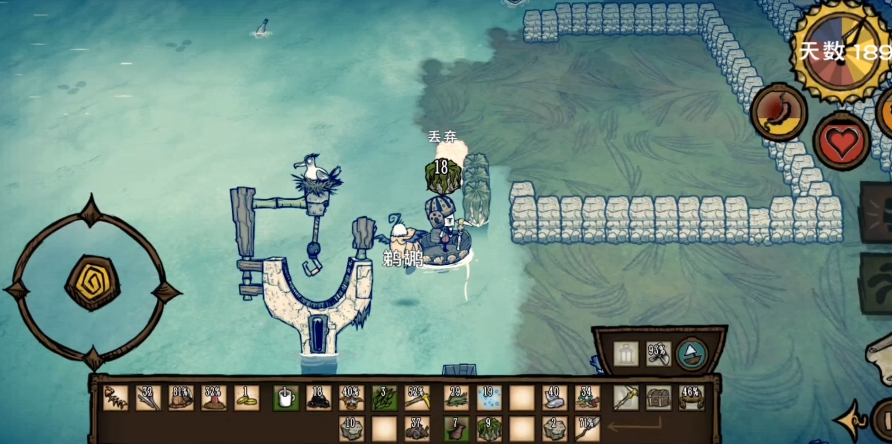Select the straw hat at 81%
This screenshot has height=444, width=892.
(x=182, y=398)
